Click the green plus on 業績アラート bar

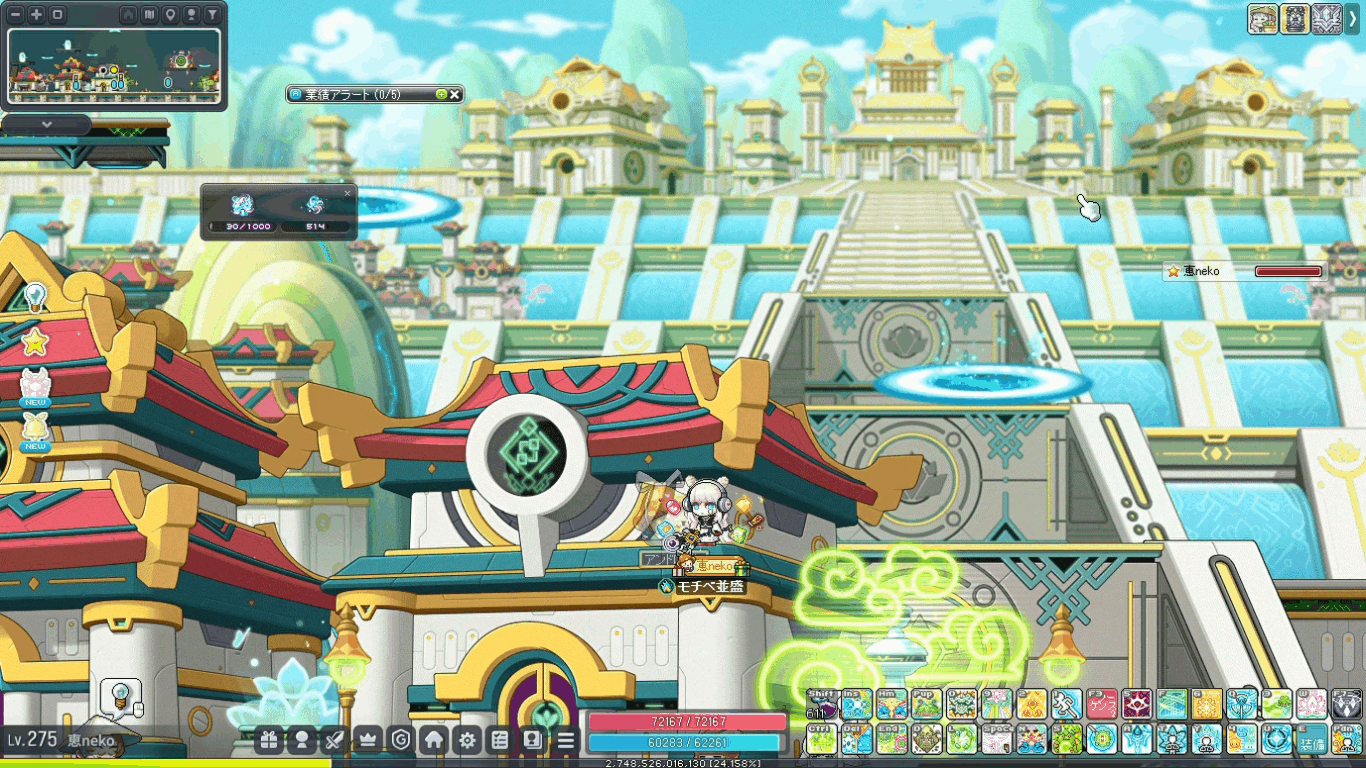(441, 94)
